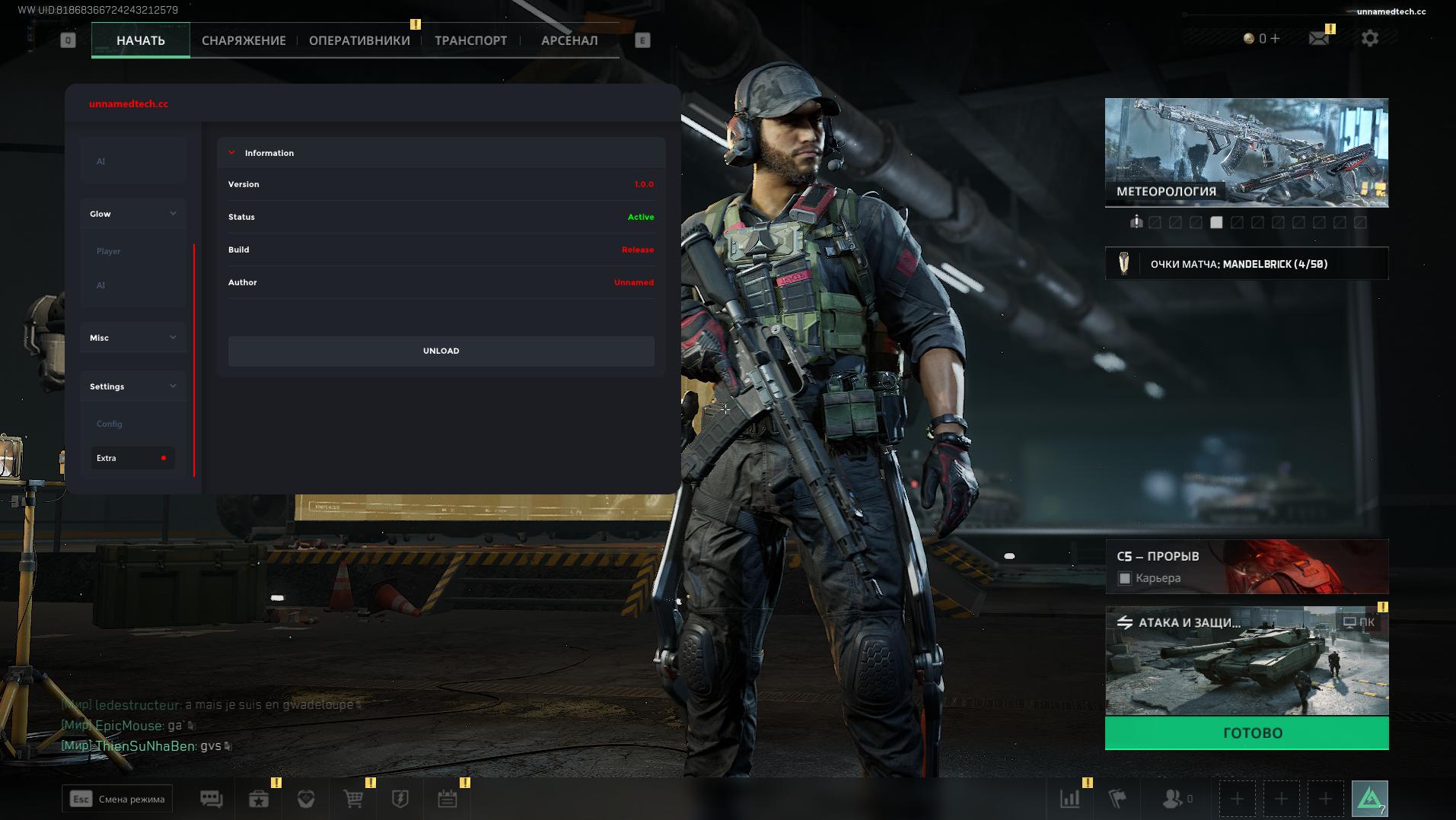Open the ОЧКИ МАТЧА Mandelbrick tracker
Image resolution: width=1456 pixels, height=820 pixels.
(1247, 264)
